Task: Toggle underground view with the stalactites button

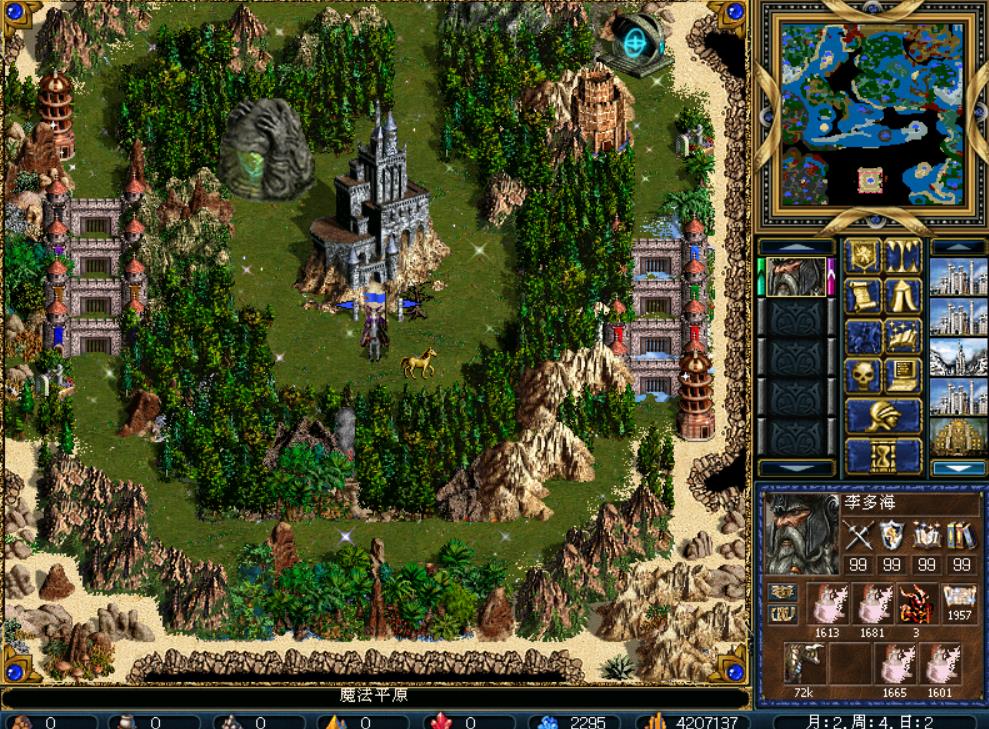Action: pyautogui.click(x=903, y=257)
